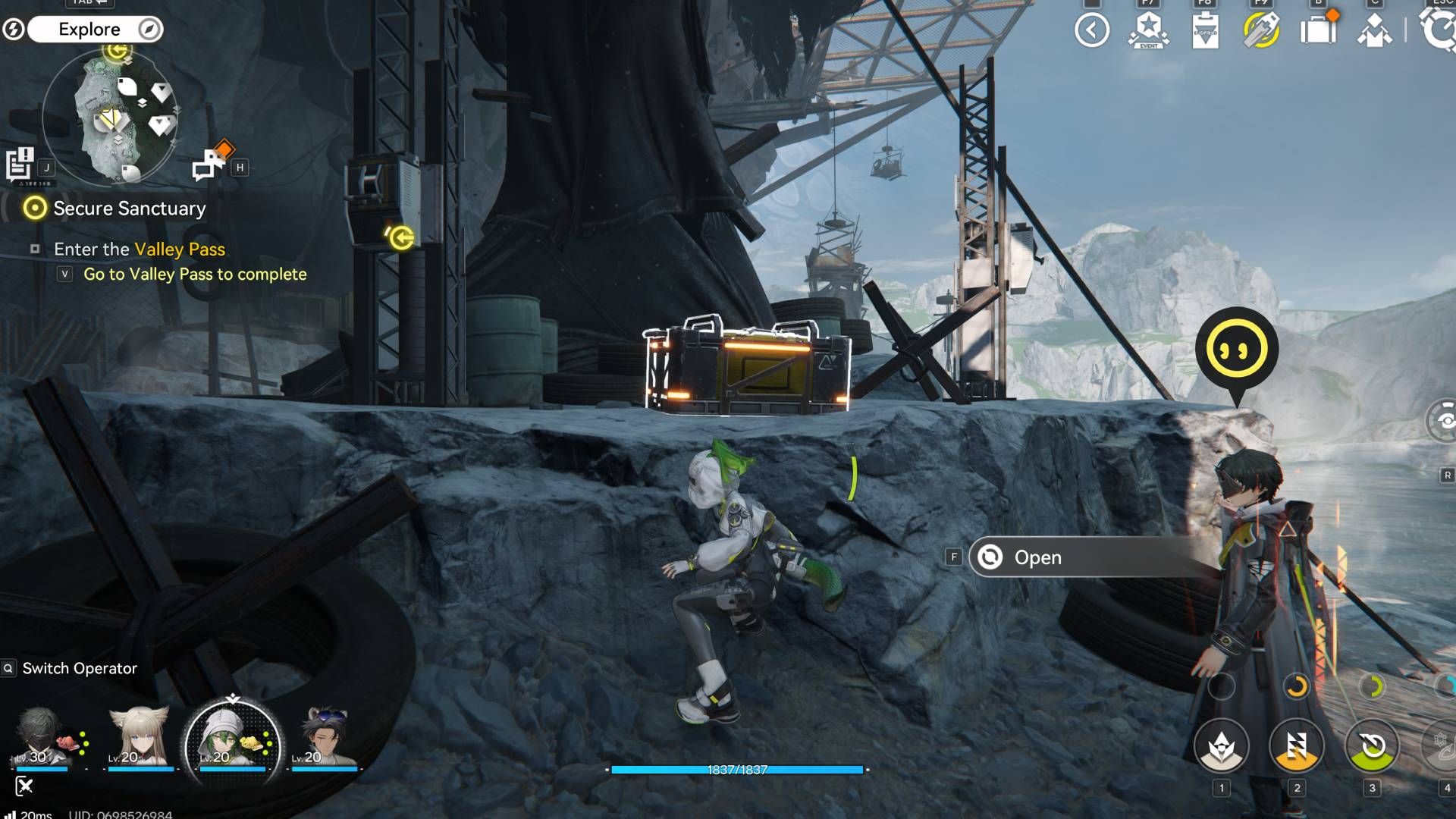Switch to the goggles-wearing operator portrait
1456x819 pixels.
click(325, 737)
